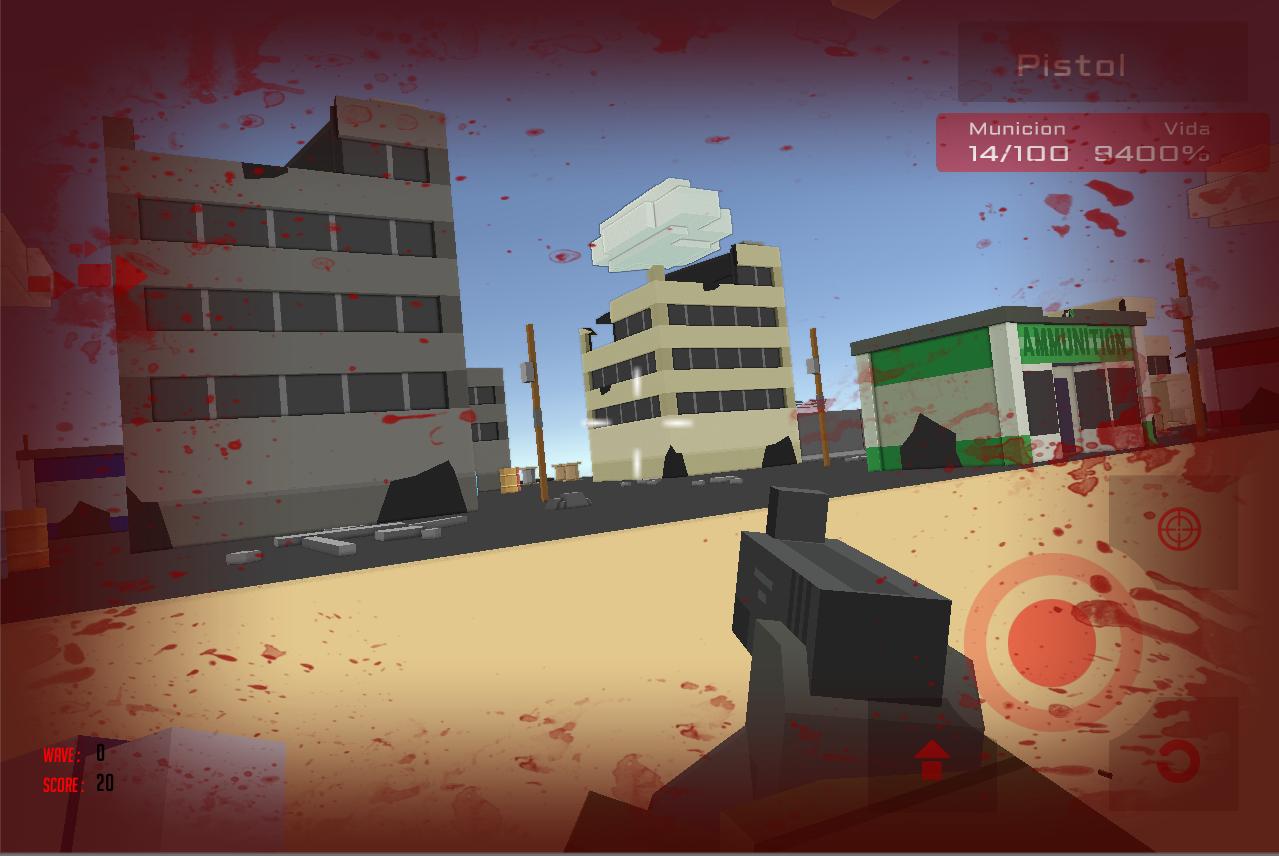Screen dimensions: 1279x856
Task: Reload using the circular arrow button
Action: point(1178,761)
